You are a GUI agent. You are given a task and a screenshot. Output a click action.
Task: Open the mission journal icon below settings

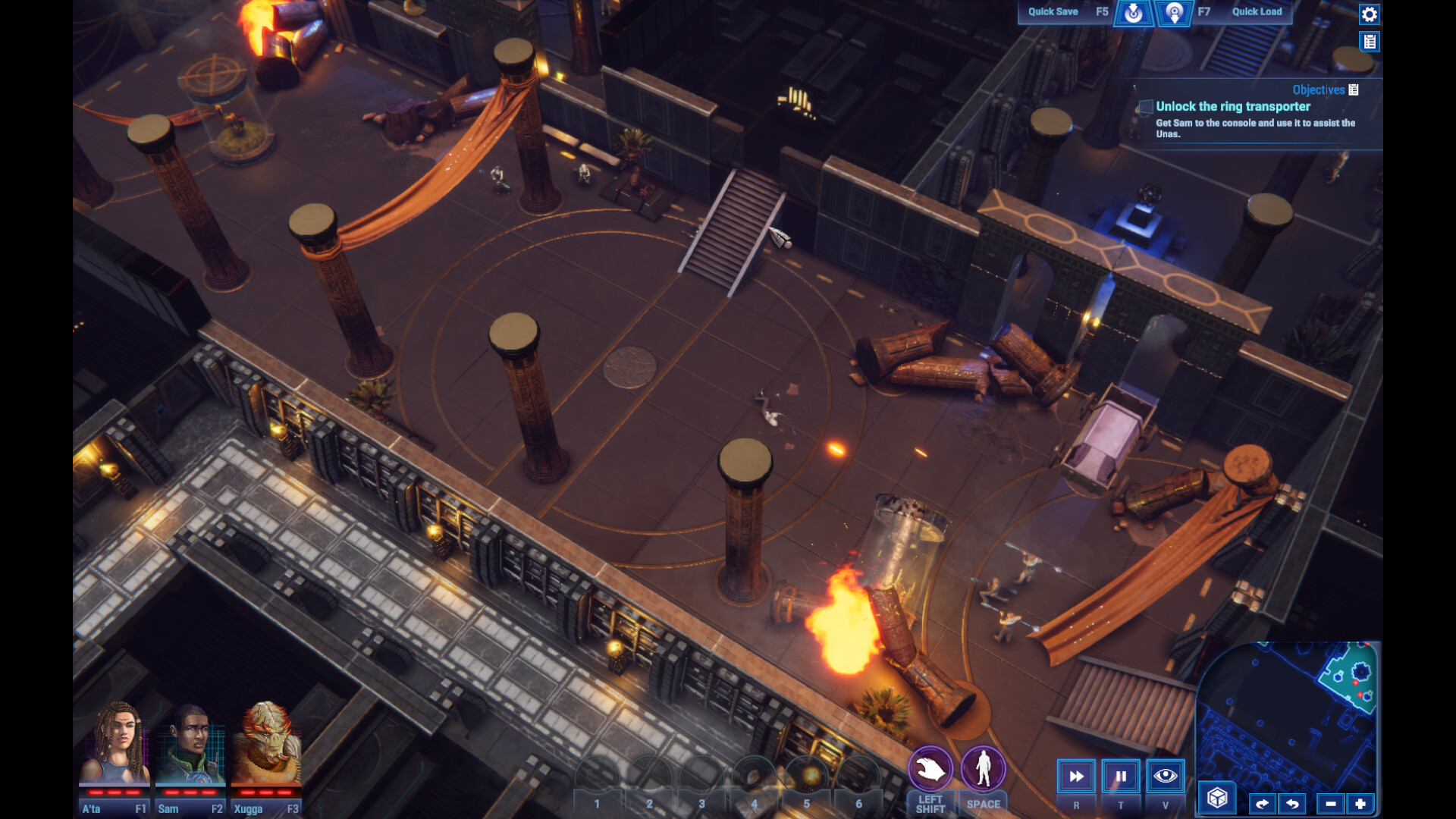tap(1370, 42)
